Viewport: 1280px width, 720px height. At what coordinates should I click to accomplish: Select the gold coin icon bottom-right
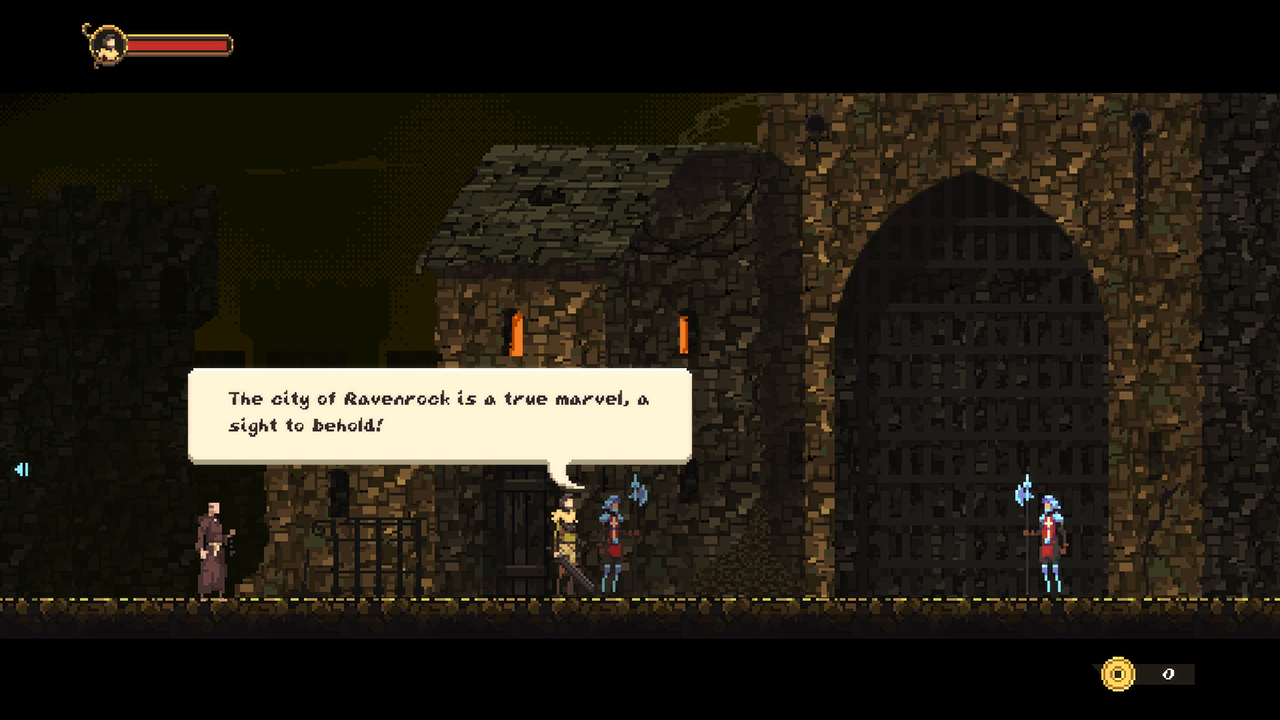point(1117,674)
